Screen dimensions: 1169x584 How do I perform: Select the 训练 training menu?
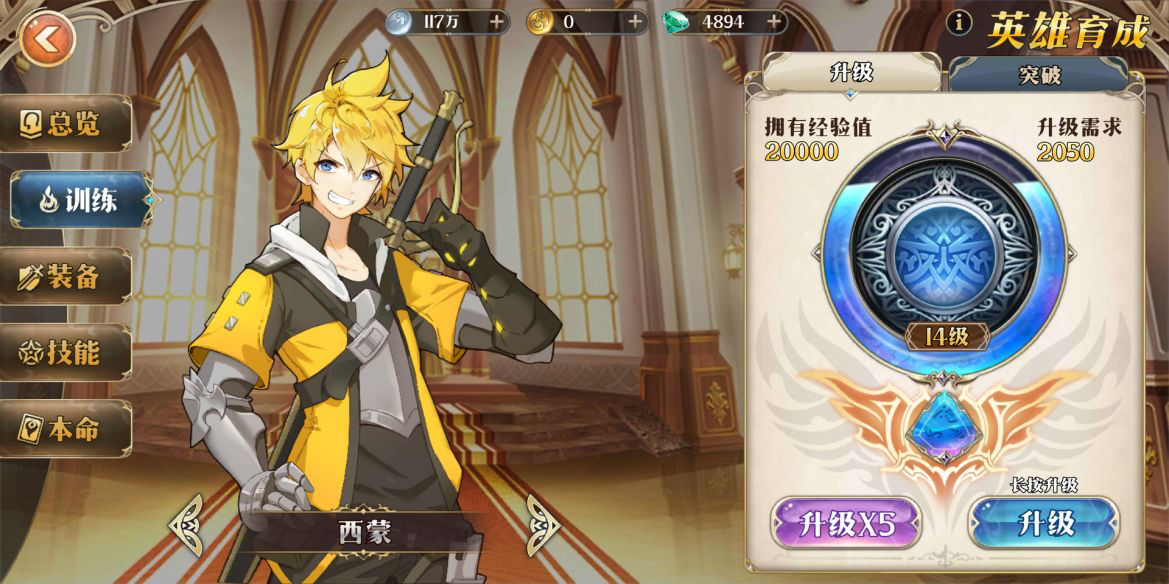pos(79,200)
